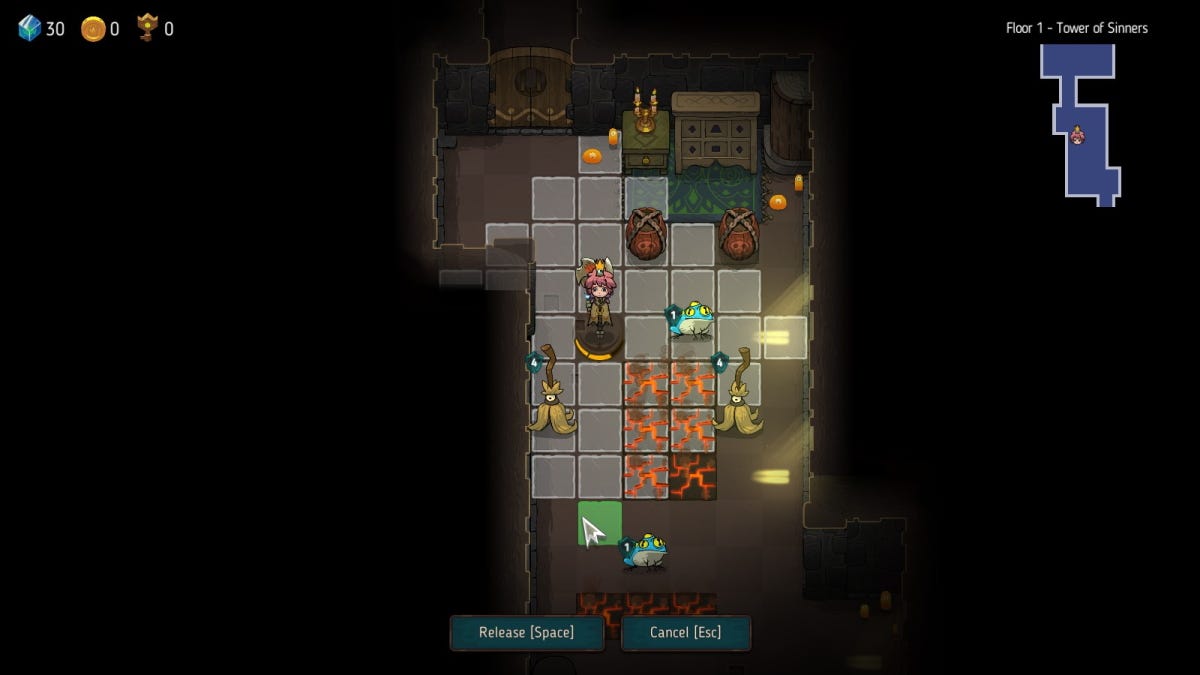Select the green highlighted target tile
The image size is (1200, 675).
coord(600,523)
